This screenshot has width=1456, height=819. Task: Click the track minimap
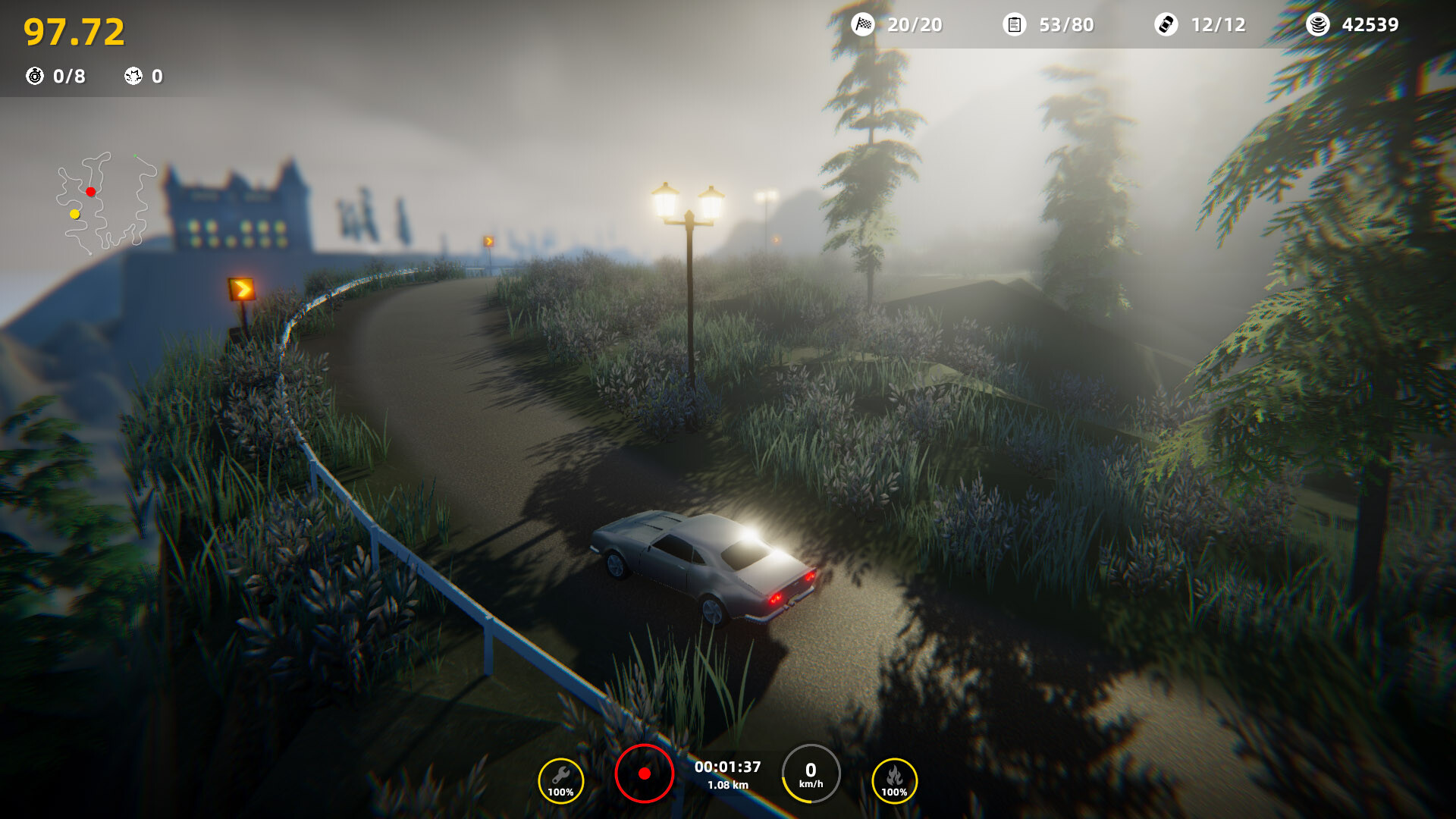coord(105,202)
